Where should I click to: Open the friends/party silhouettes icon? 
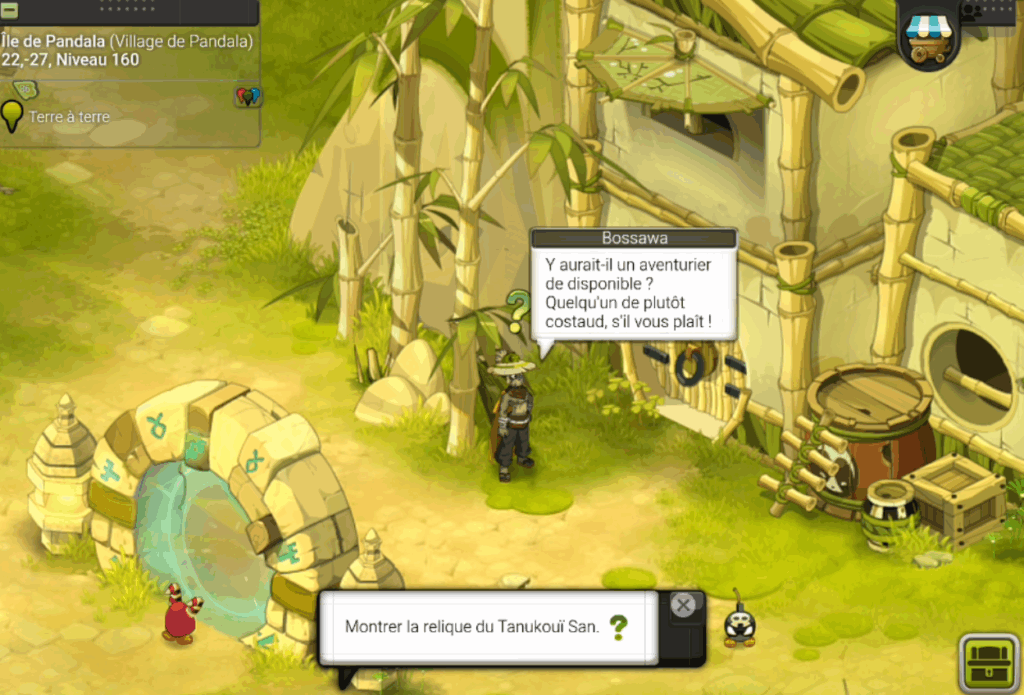(x=971, y=11)
